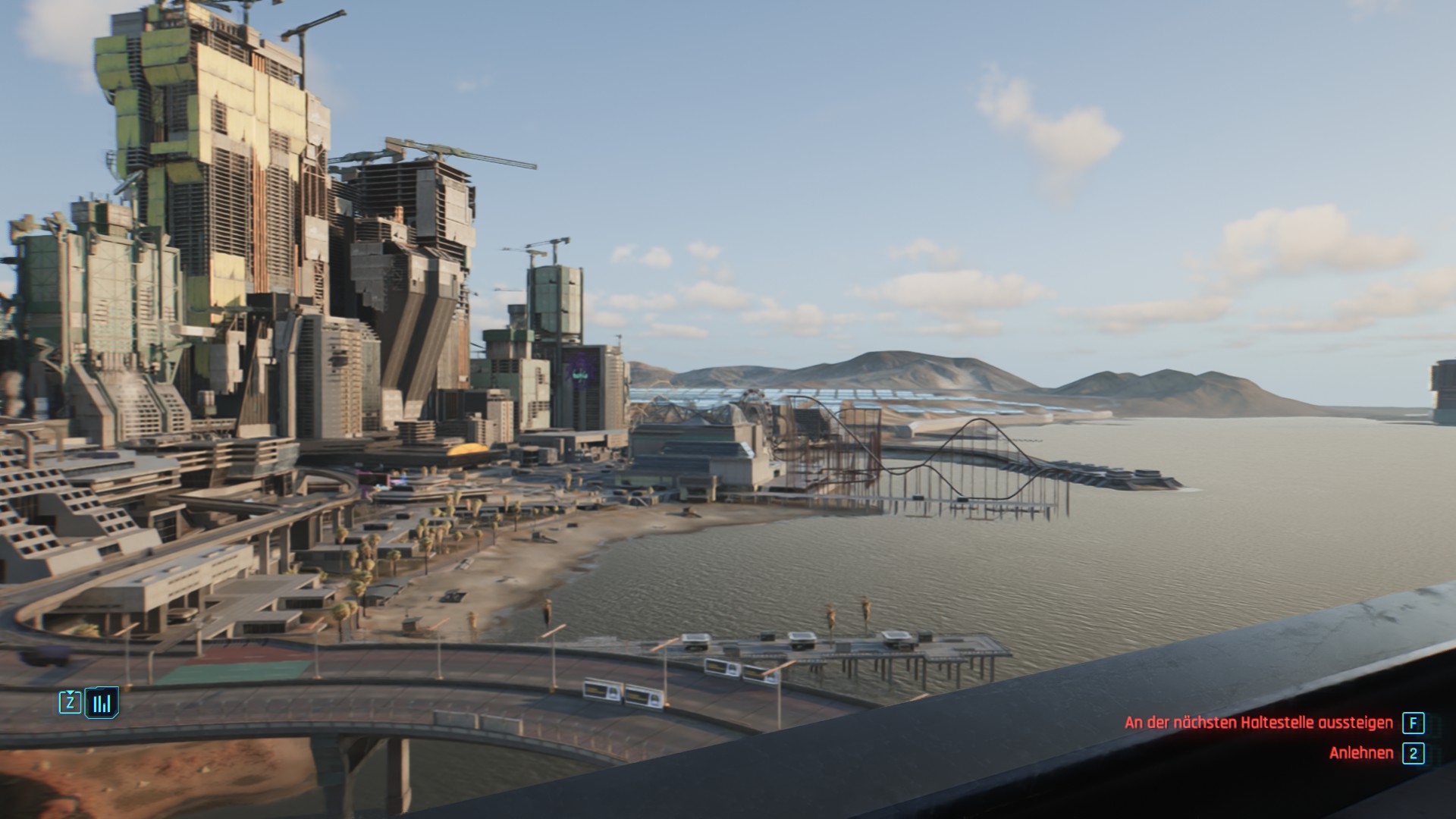Open the radio equalizer icon
This screenshot has height=819, width=1456.
tap(101, 703)
